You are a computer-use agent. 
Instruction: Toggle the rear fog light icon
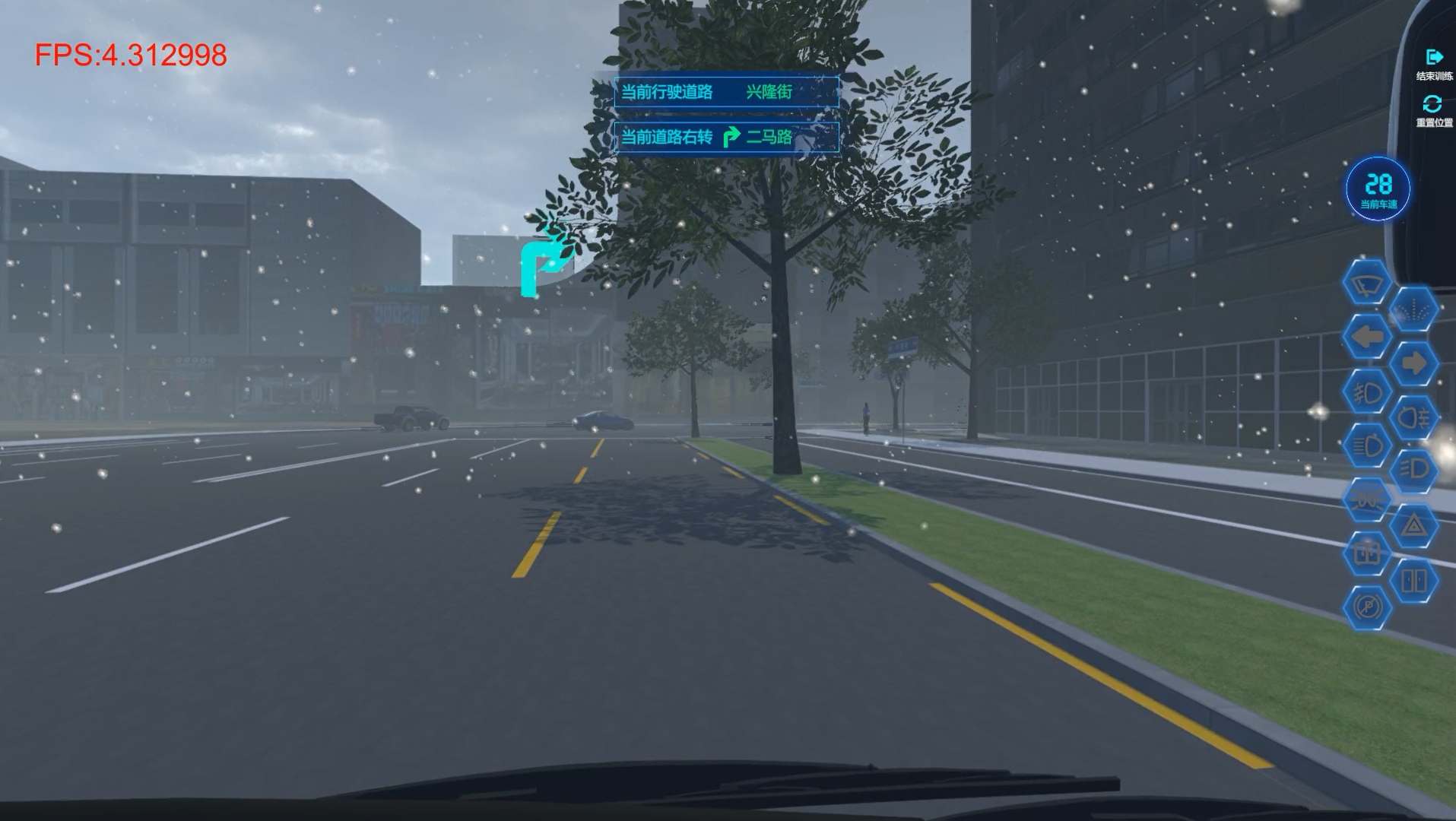click(1413, 418)
